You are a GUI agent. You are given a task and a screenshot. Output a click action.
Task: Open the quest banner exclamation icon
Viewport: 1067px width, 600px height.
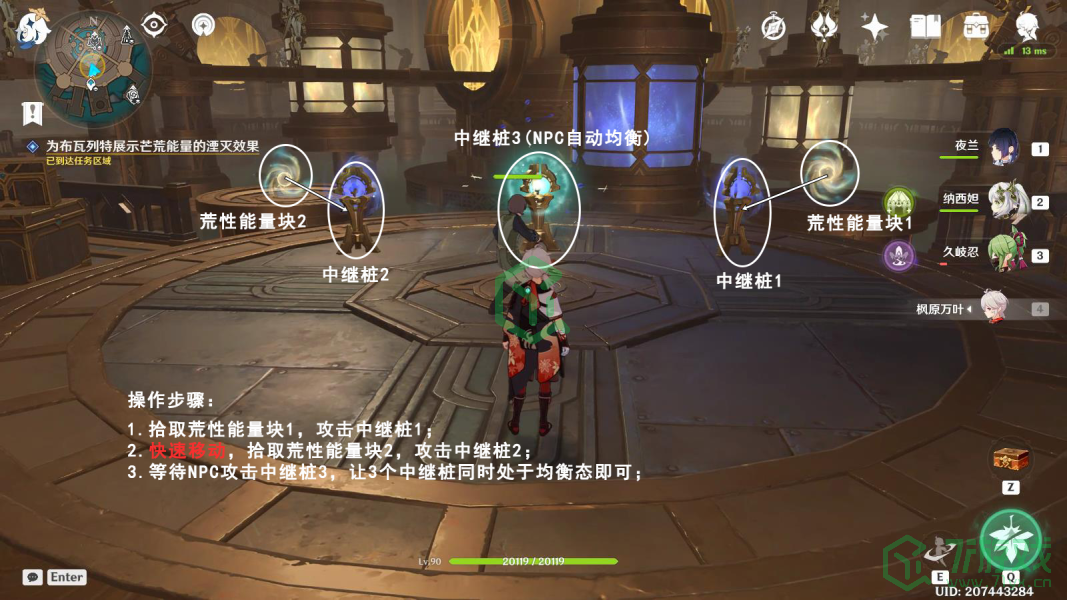tap(33, 112)
